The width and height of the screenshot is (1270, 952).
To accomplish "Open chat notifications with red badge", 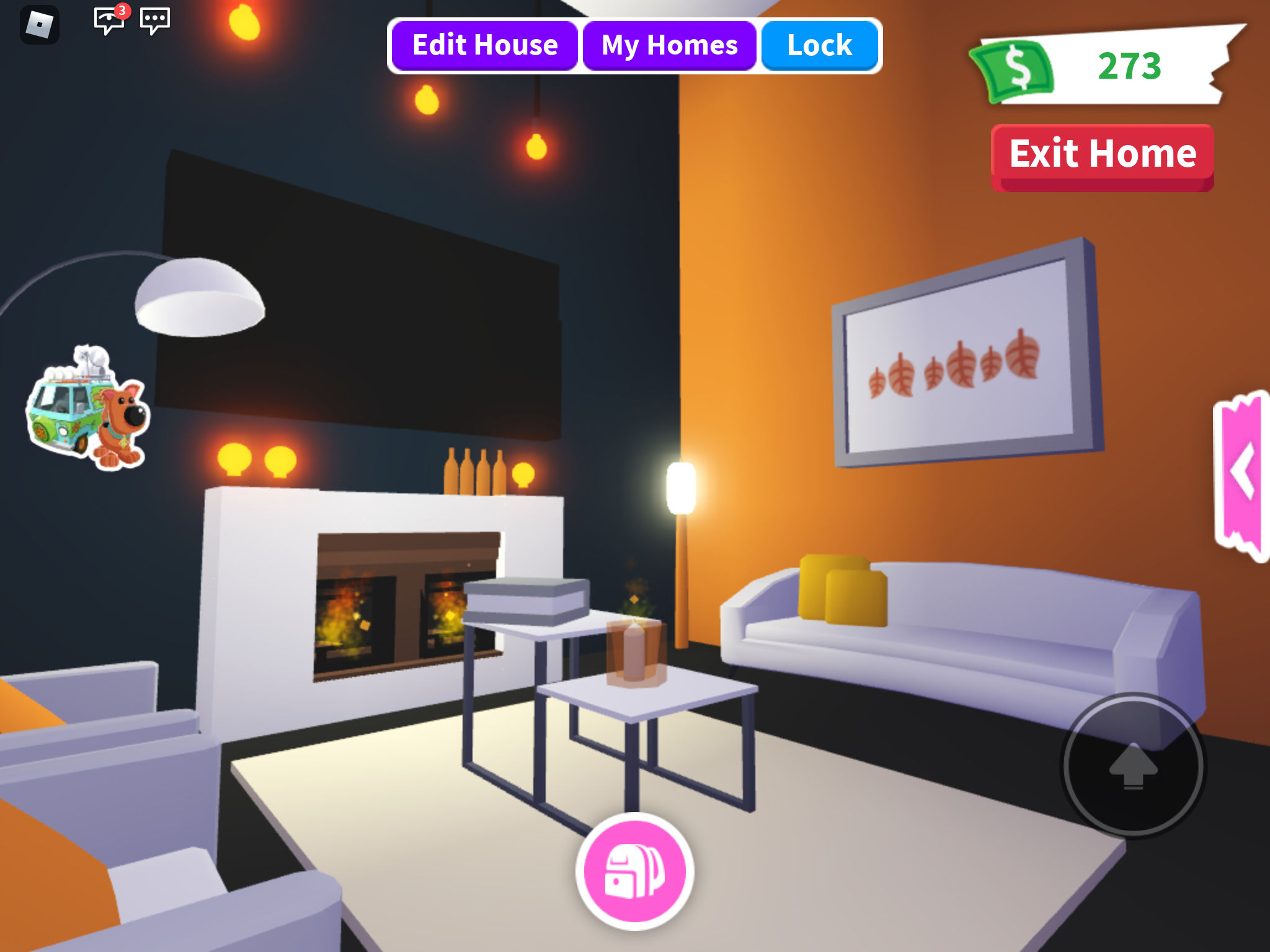I will point(109,20).
